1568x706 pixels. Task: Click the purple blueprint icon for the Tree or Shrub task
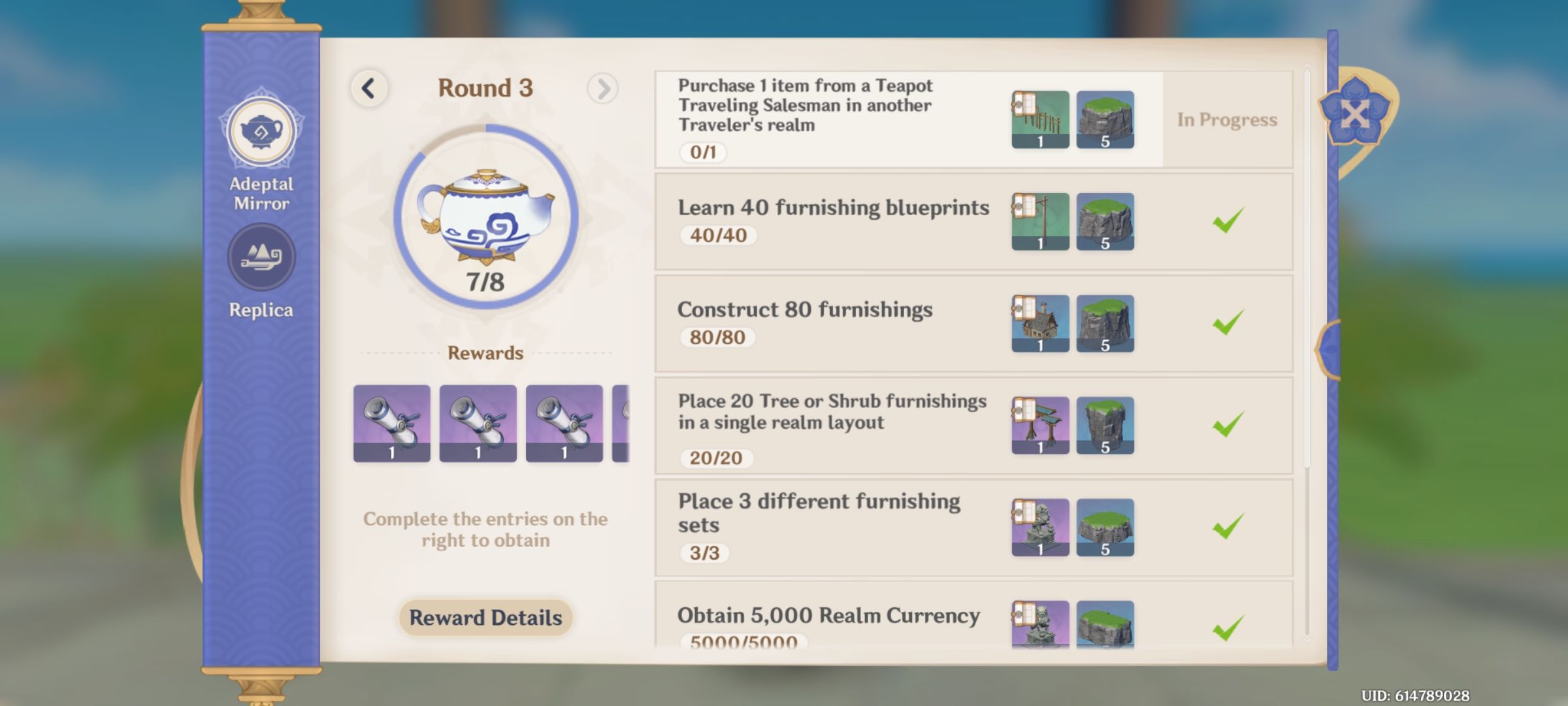[1040, 424]
